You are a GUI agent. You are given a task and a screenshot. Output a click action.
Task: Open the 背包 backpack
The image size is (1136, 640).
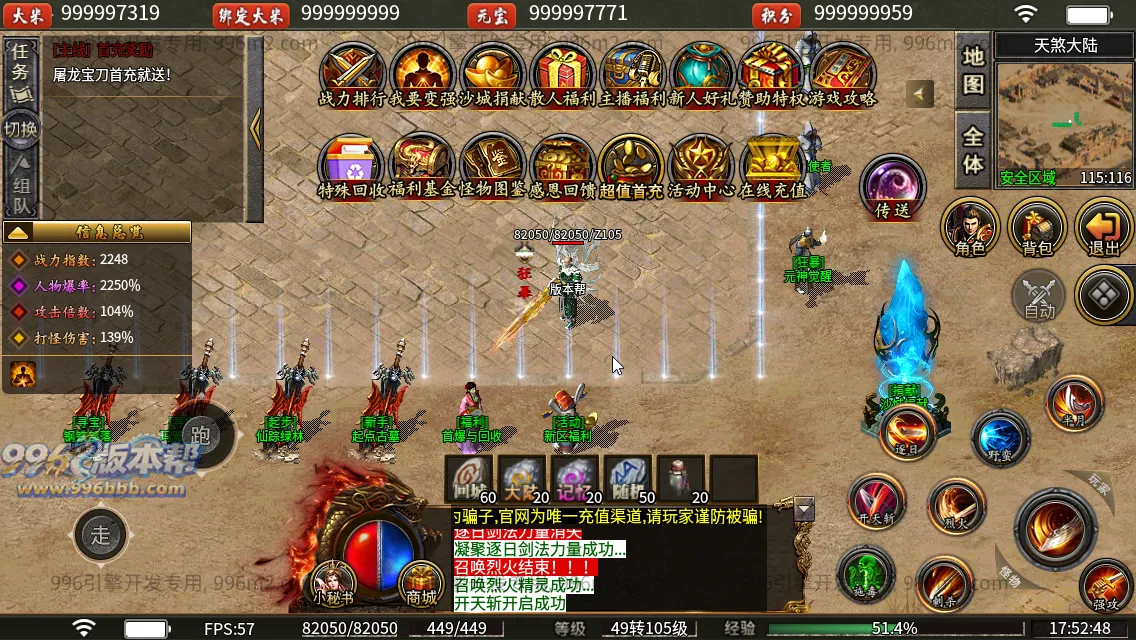1037,227
